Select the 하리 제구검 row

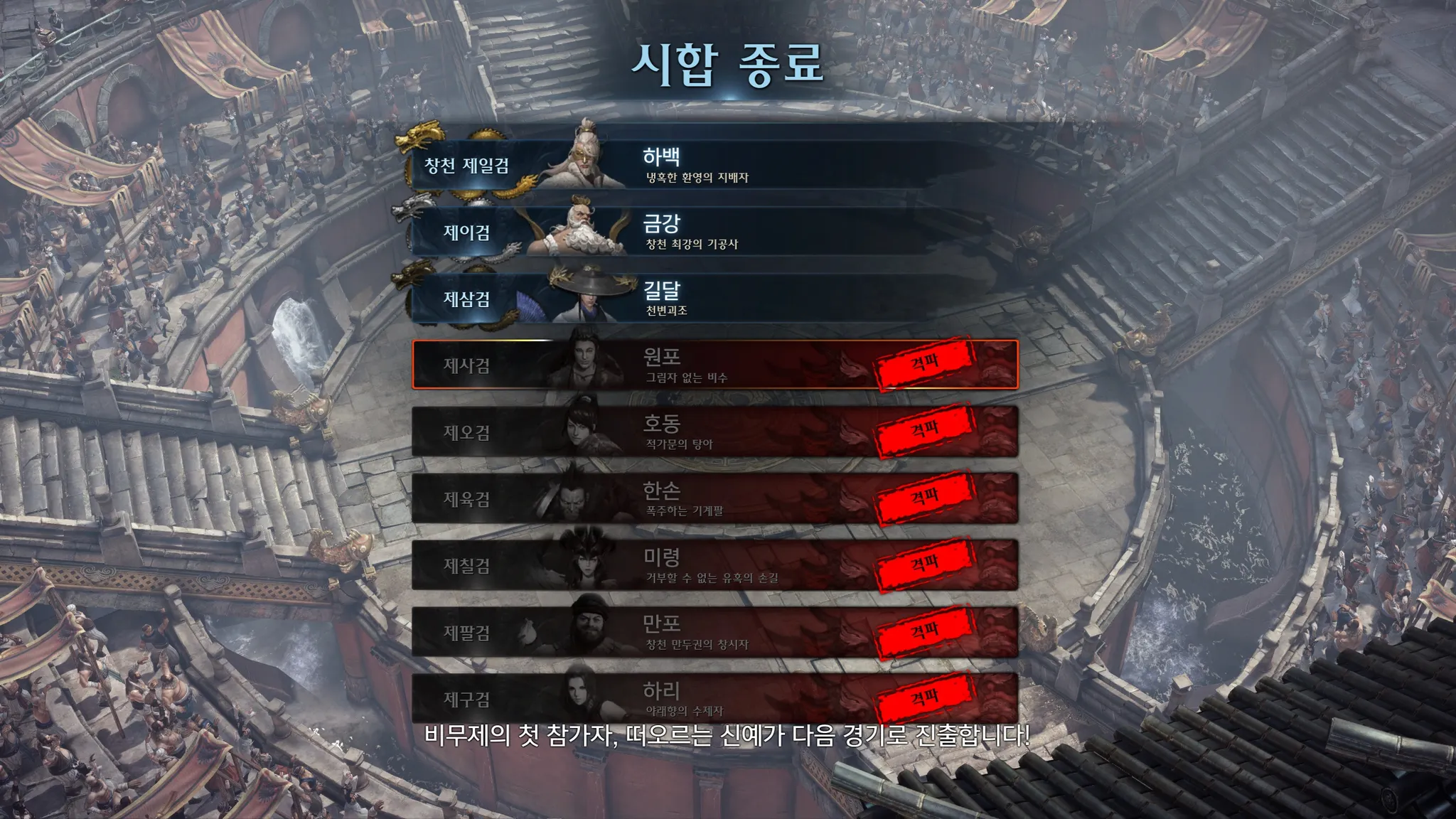pos(714,697)
